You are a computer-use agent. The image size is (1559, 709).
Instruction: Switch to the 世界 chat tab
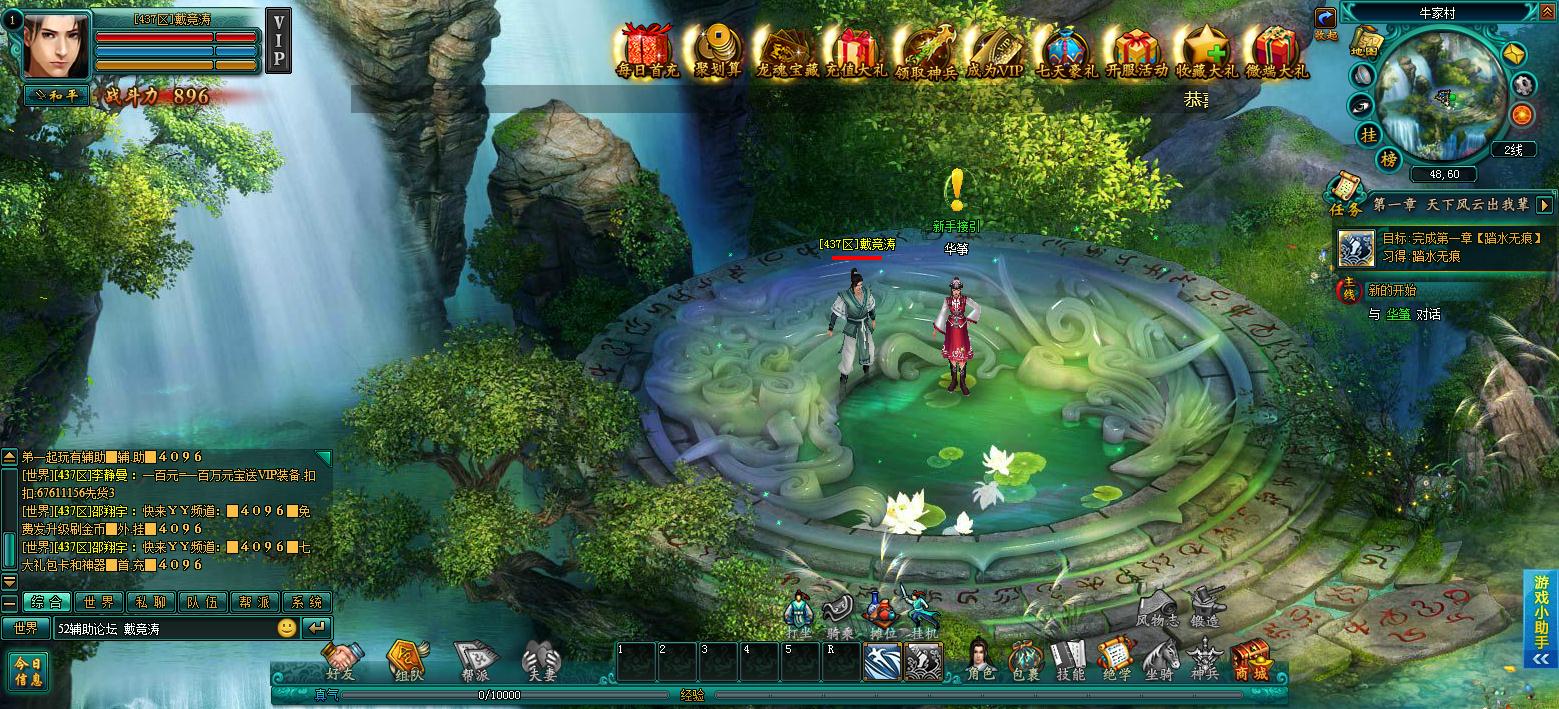click(99, 602)
